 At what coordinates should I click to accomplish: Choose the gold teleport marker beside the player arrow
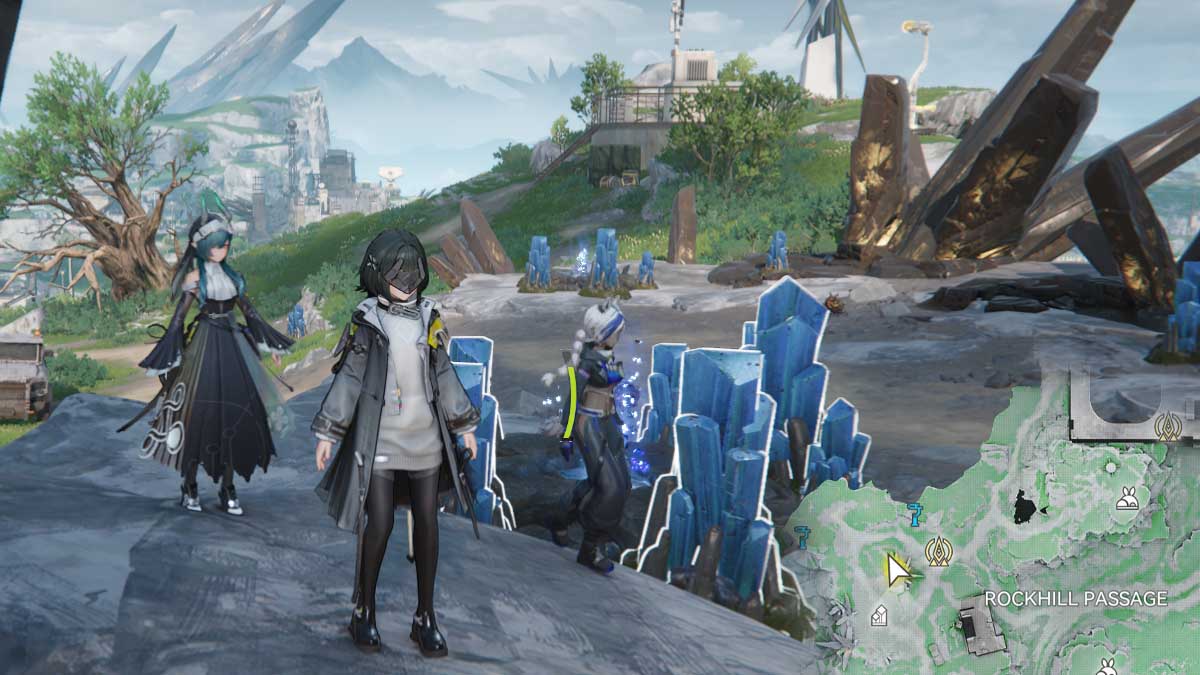tap(938, 551)
